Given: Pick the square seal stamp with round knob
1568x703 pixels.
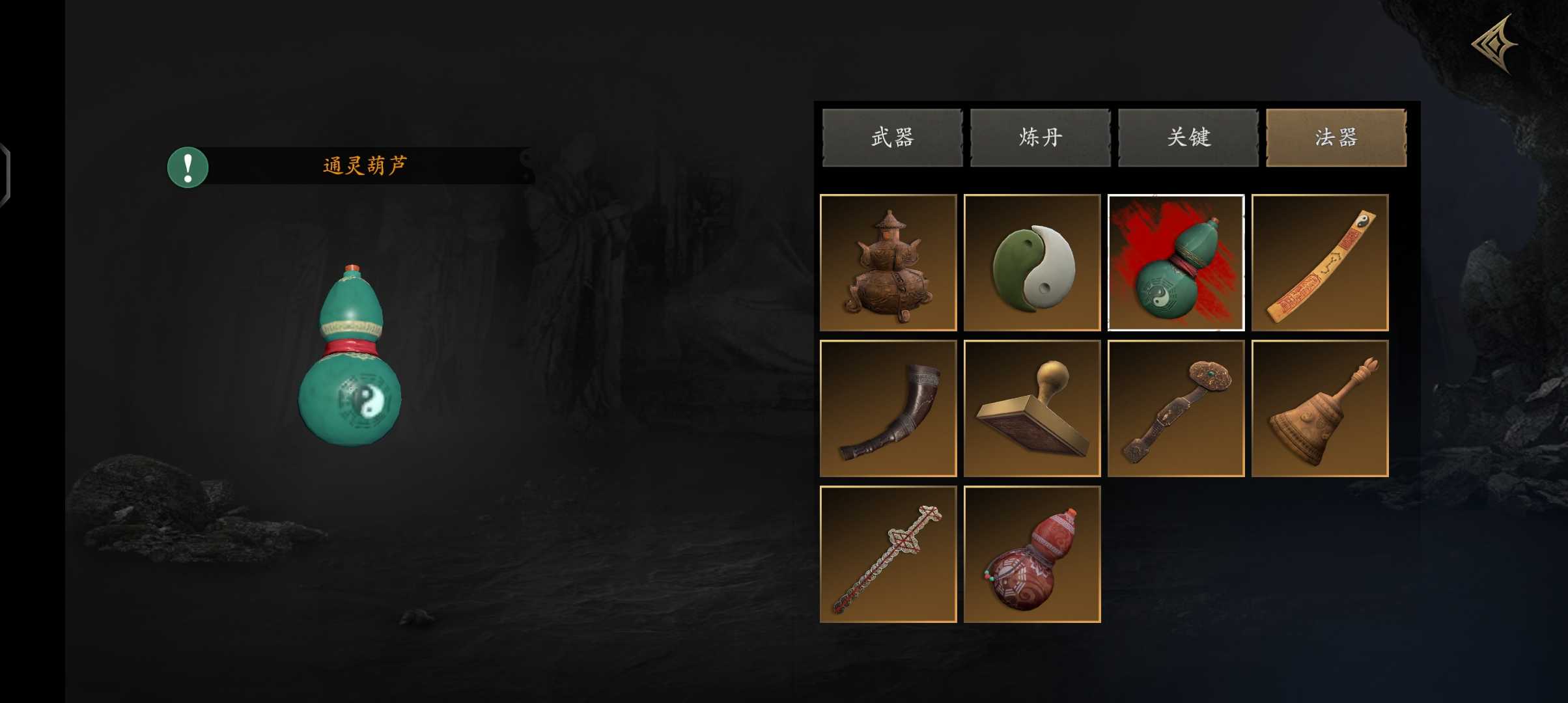Looking at the screenshot, I should (1032, 408).
